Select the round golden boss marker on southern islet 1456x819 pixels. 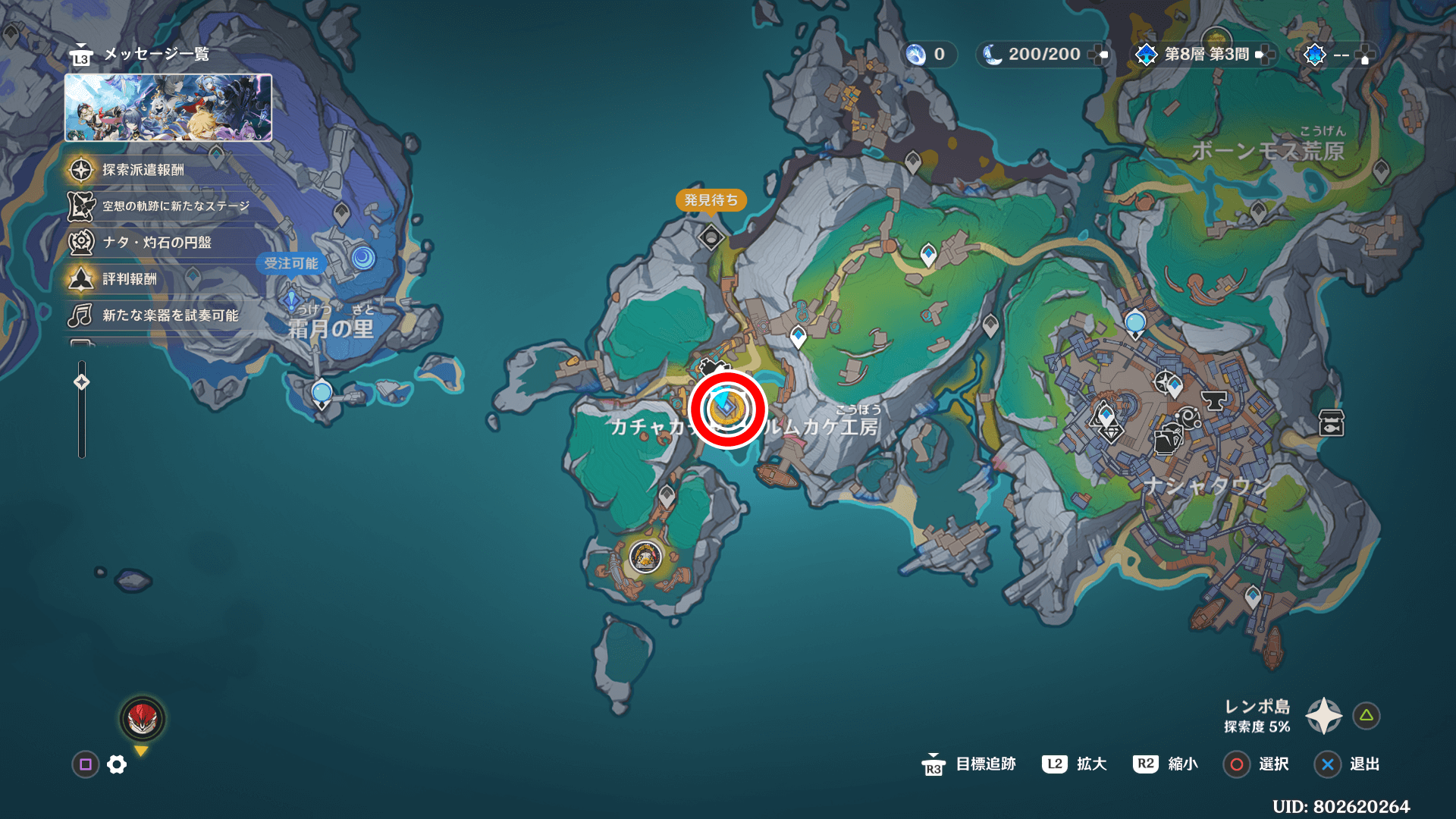coord(645,557)
